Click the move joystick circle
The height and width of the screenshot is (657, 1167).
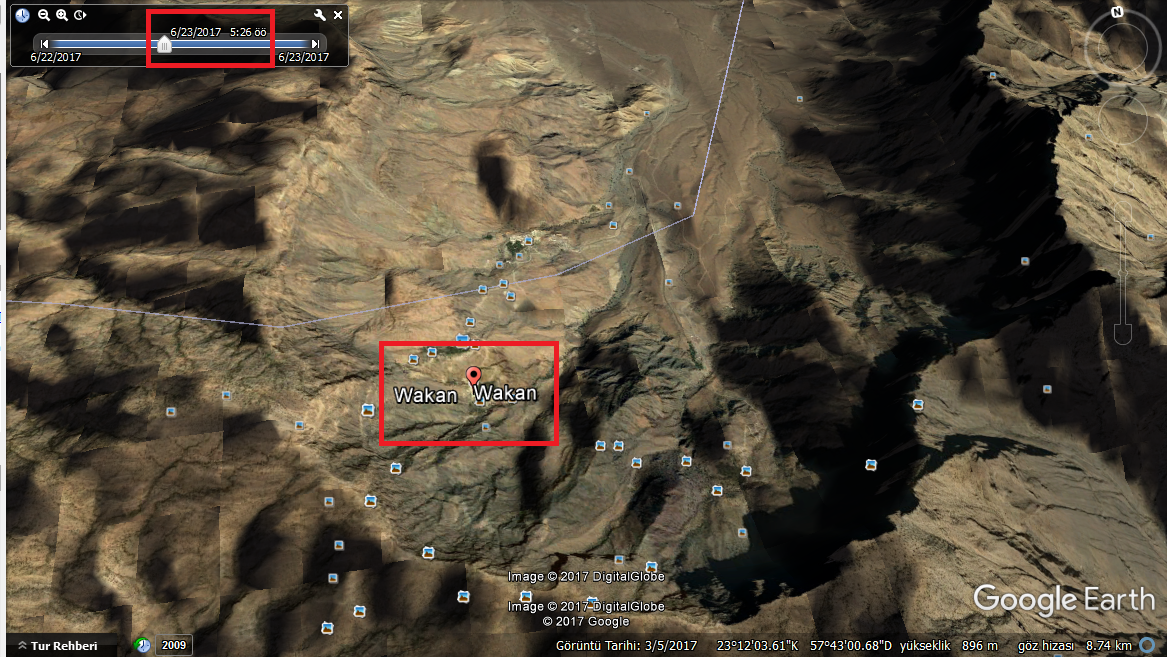(1122, 120)
